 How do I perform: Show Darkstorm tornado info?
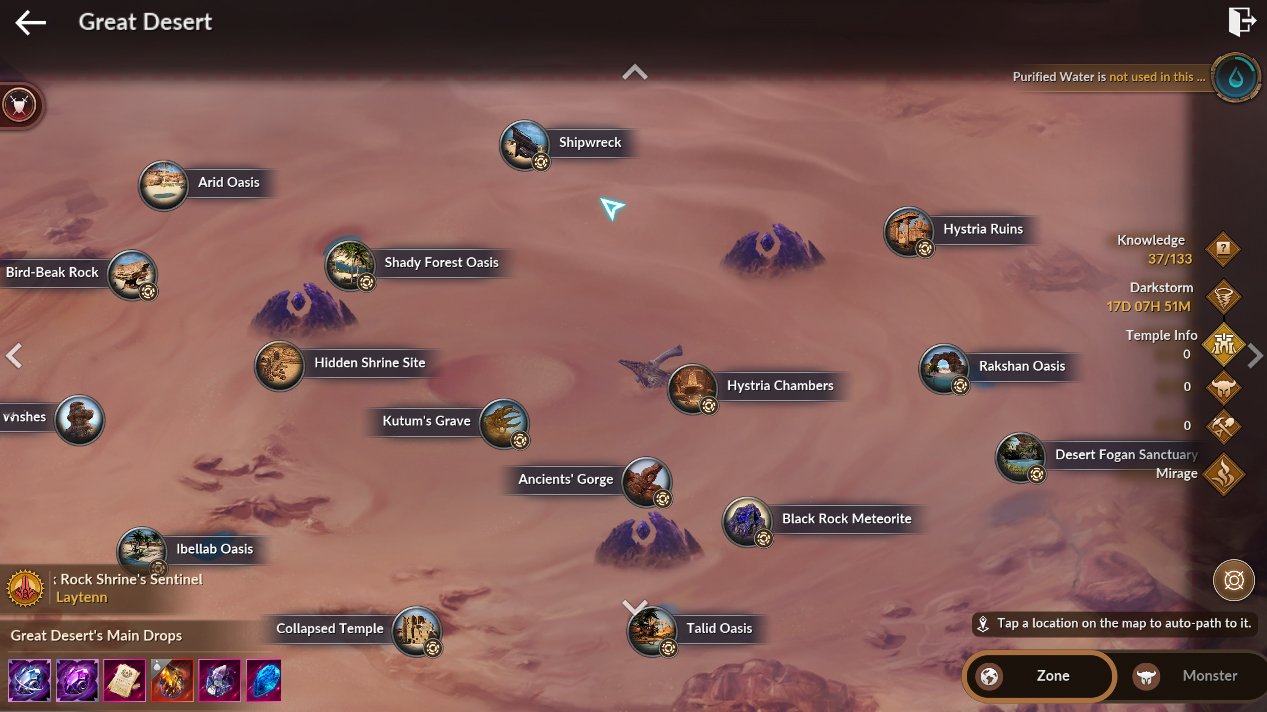coord(1223,296)
